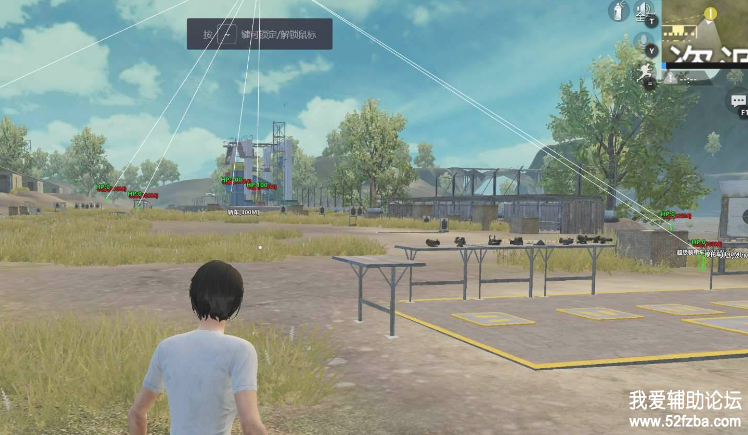Activate the auto-run sprinting figure icon
Viewport: 748px width, 435px height.
pos(644,73)
